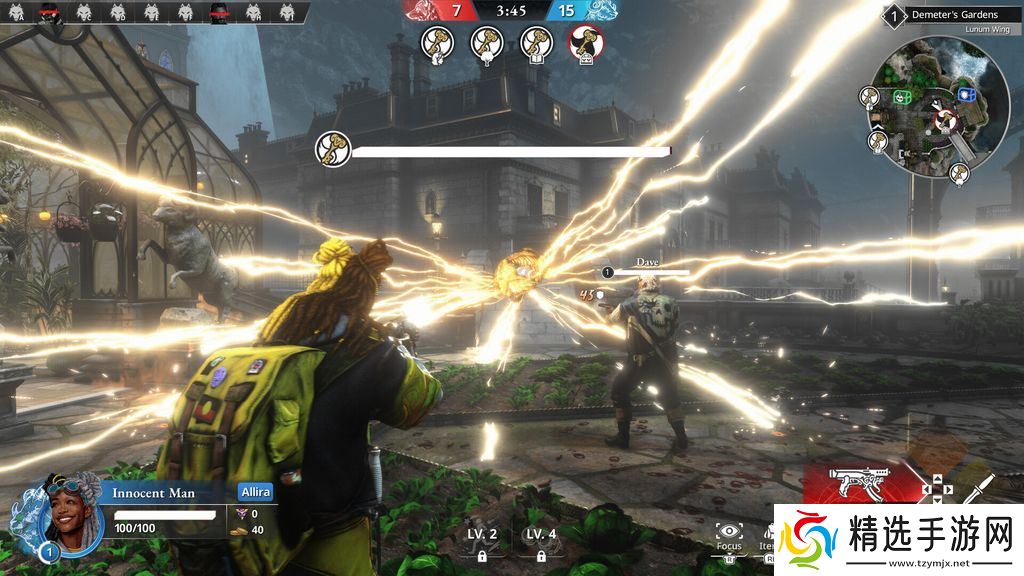Select the knife weapon icon
Viewport: 1024px width, 576px height.
pos(976,487)
